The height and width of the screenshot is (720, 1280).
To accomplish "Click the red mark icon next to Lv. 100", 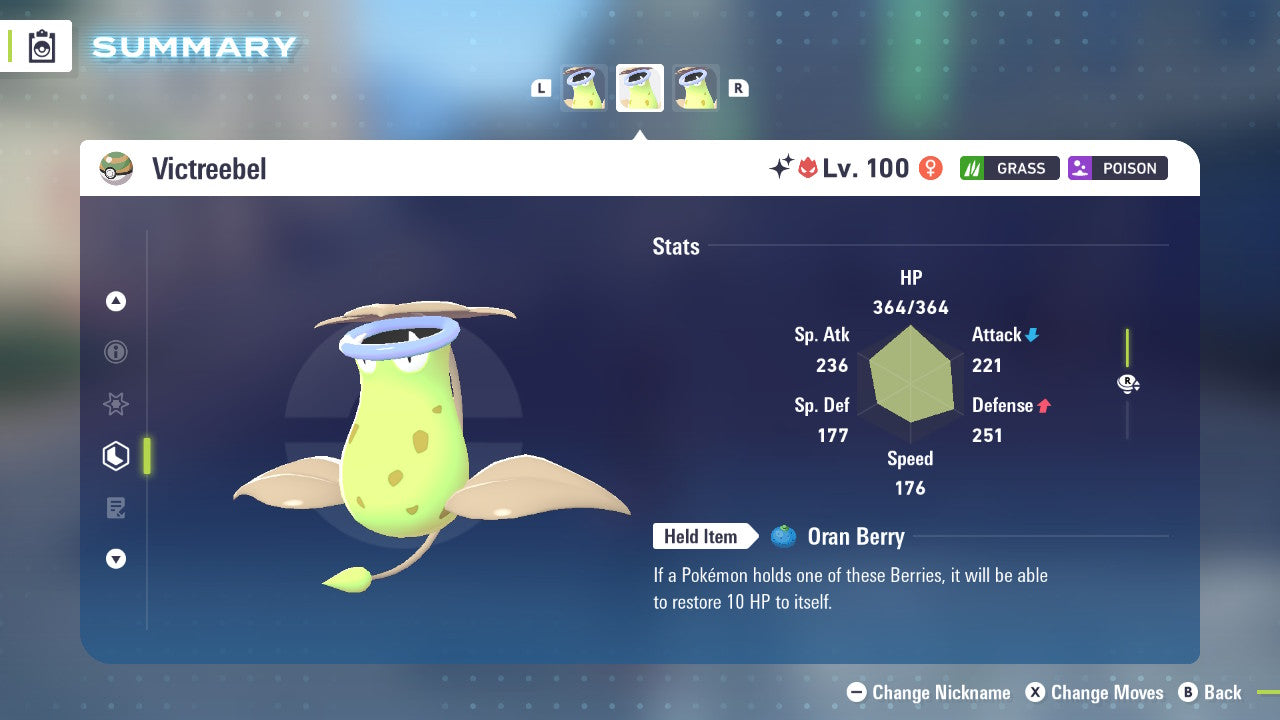I will 808,168.
